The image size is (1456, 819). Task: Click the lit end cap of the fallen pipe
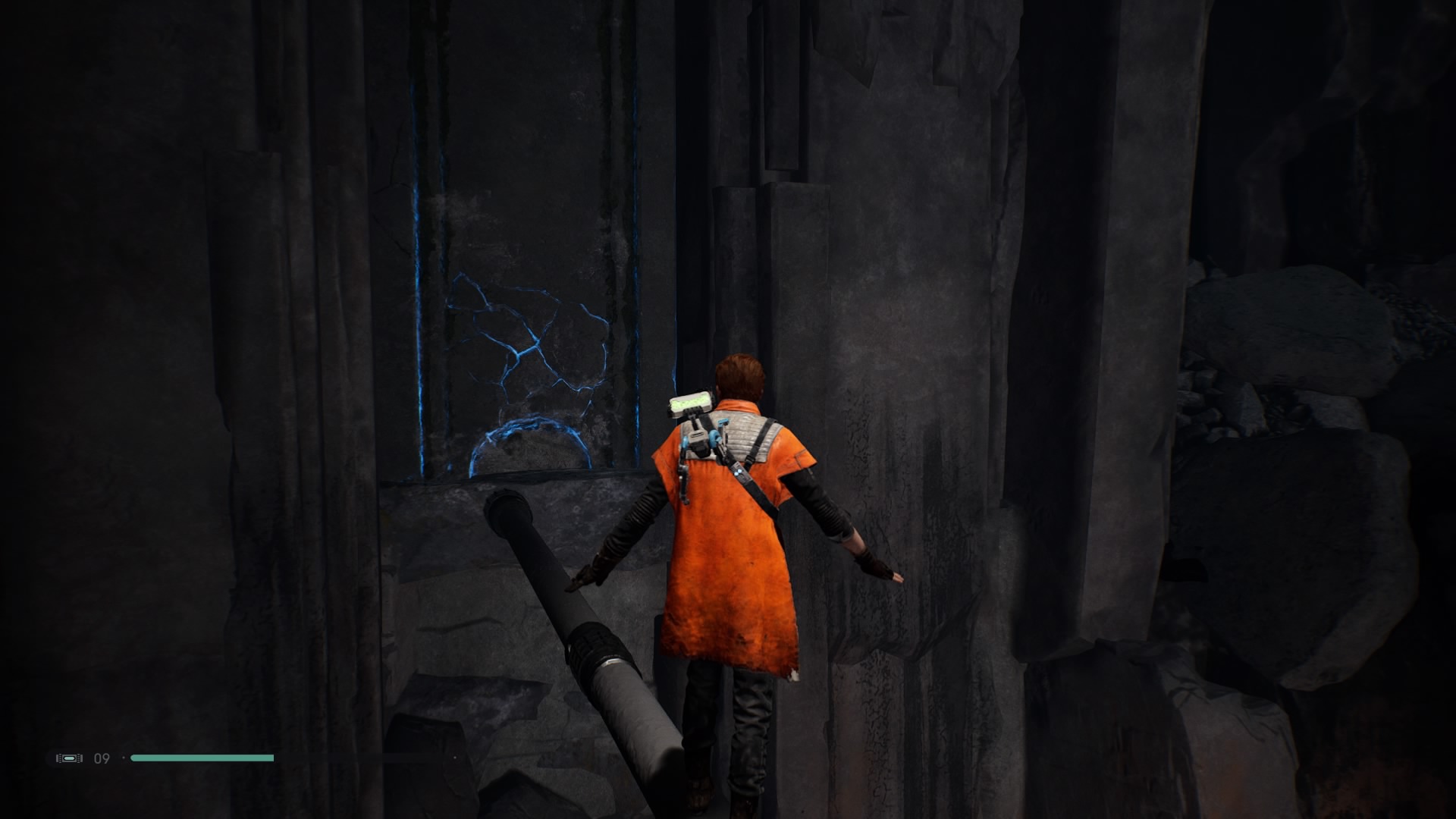click(x=510, y=510)
